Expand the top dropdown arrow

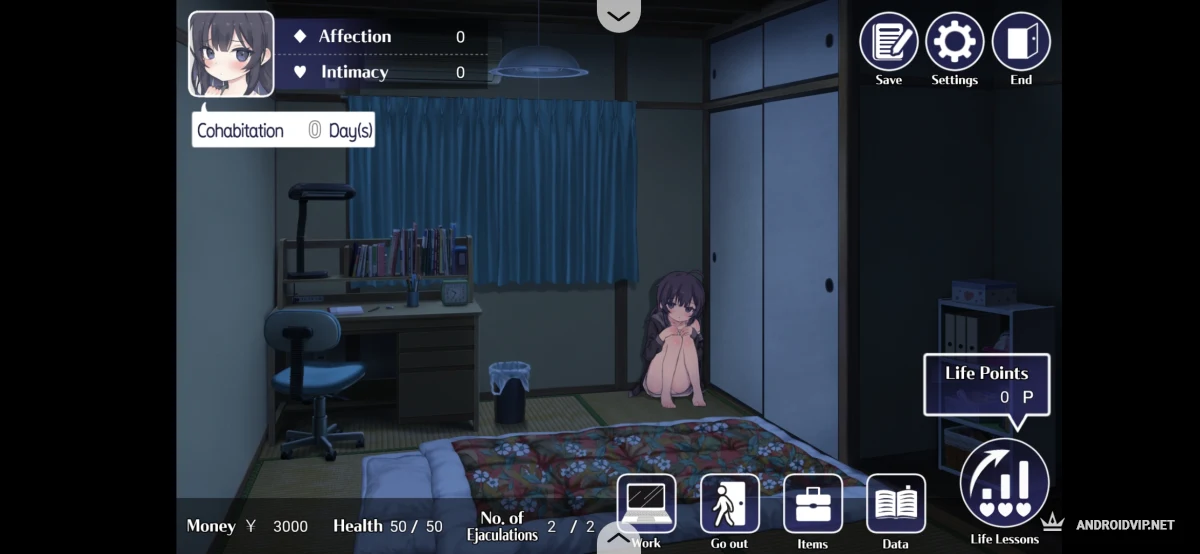point(618,15)
